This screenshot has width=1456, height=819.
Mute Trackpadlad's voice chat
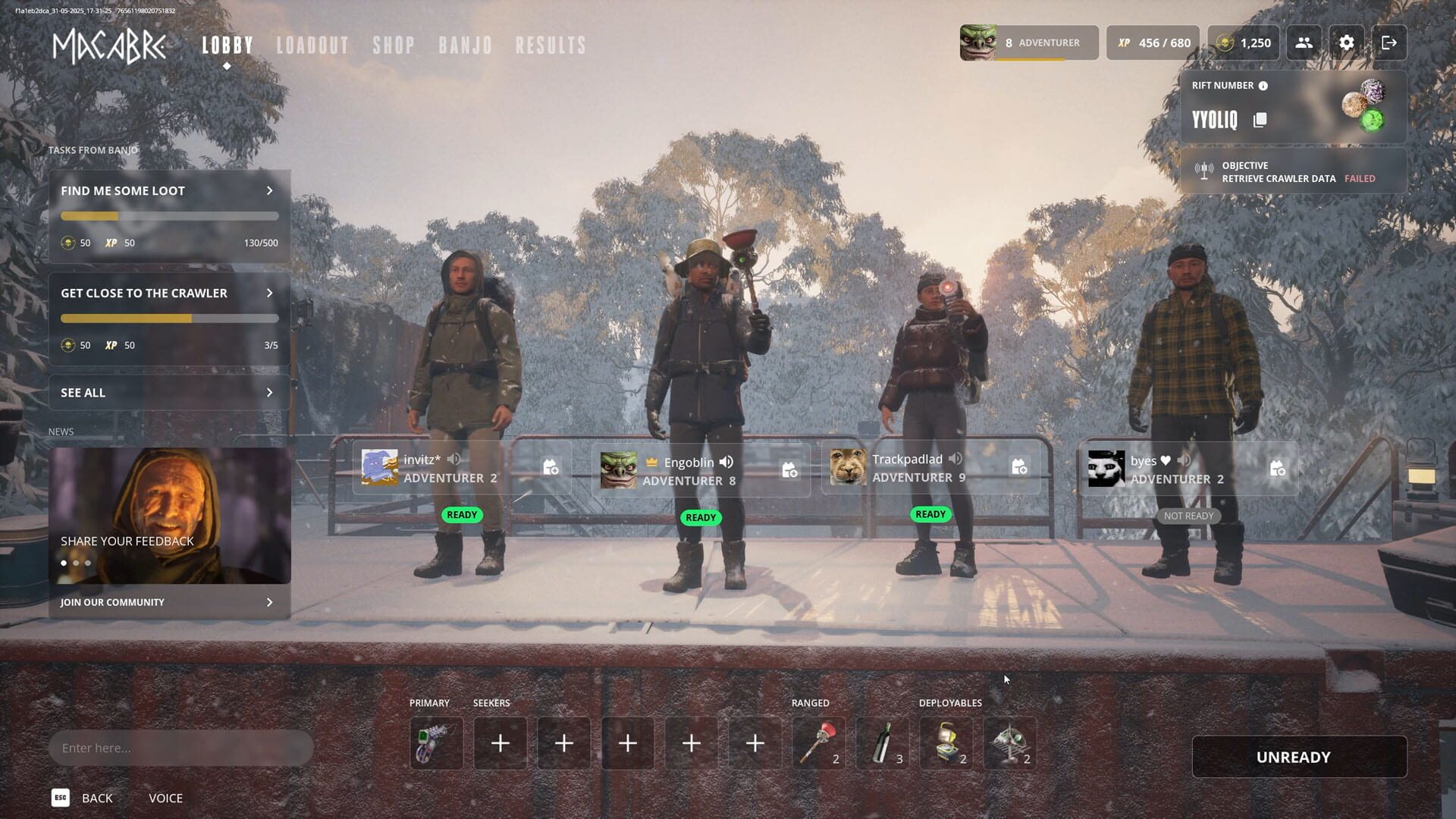[x=955, y=459]
